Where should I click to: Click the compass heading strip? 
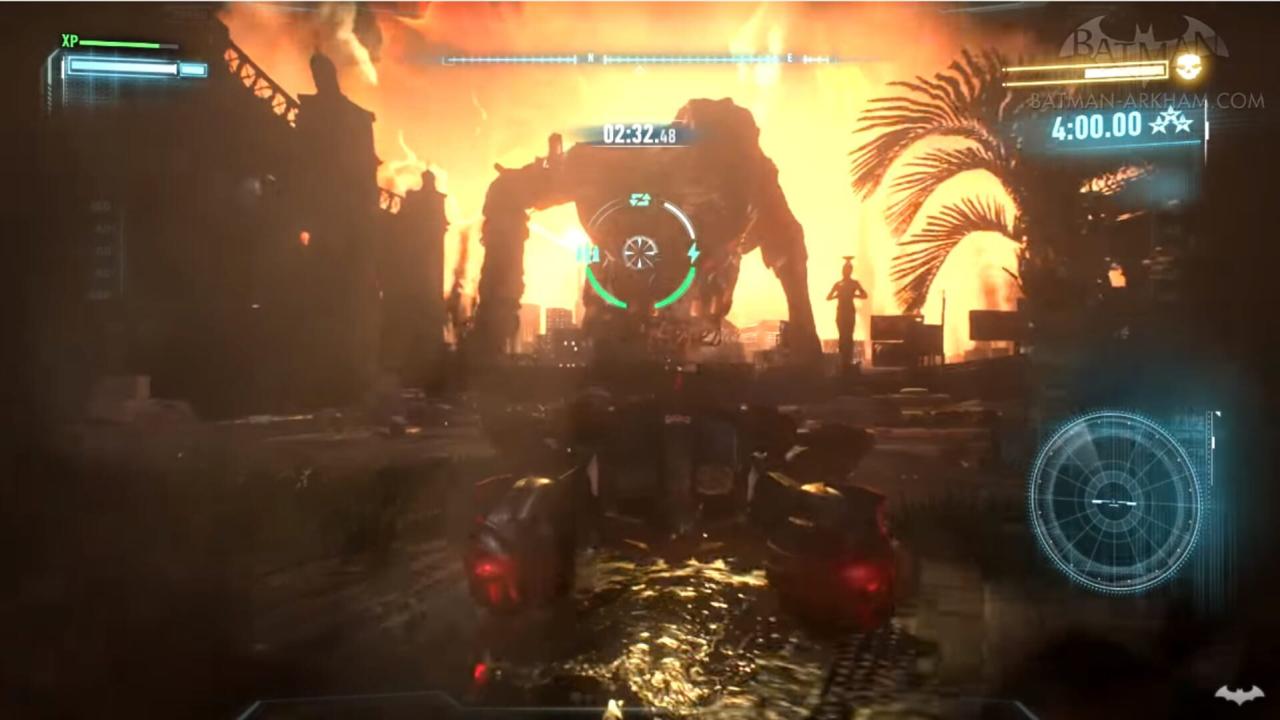coord(636,59)
